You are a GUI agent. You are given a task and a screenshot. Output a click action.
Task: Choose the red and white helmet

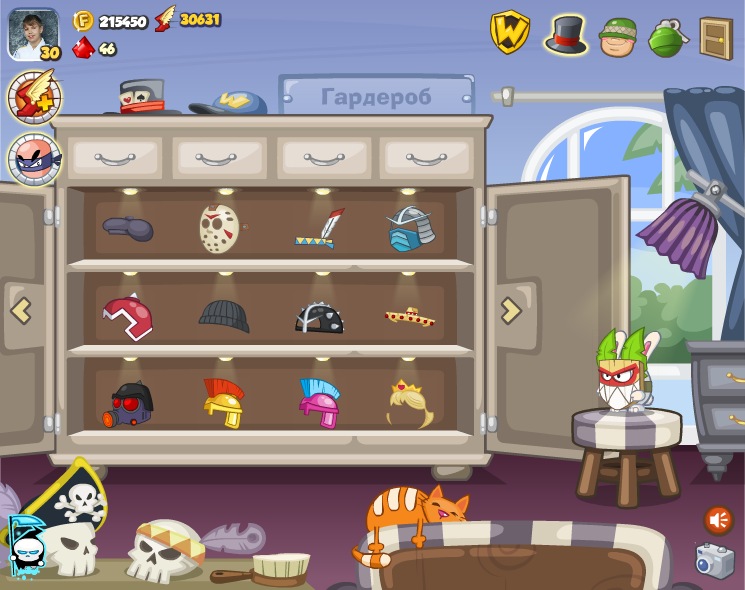click(x=128, y=316)
